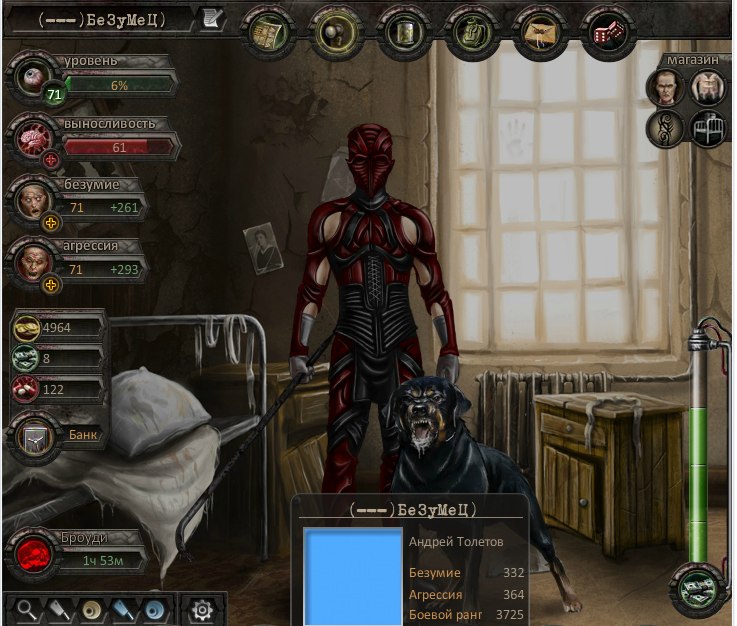Select the magnifying glass search tool
The height and width of the screenshot is (626, 737).
29,609
